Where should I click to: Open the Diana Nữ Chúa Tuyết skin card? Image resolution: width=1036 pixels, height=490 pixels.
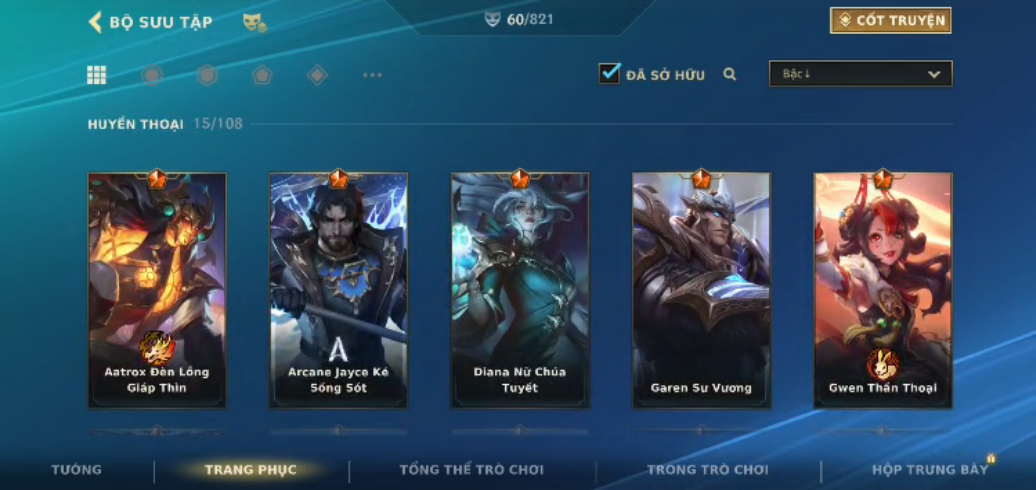click(520, 290)
